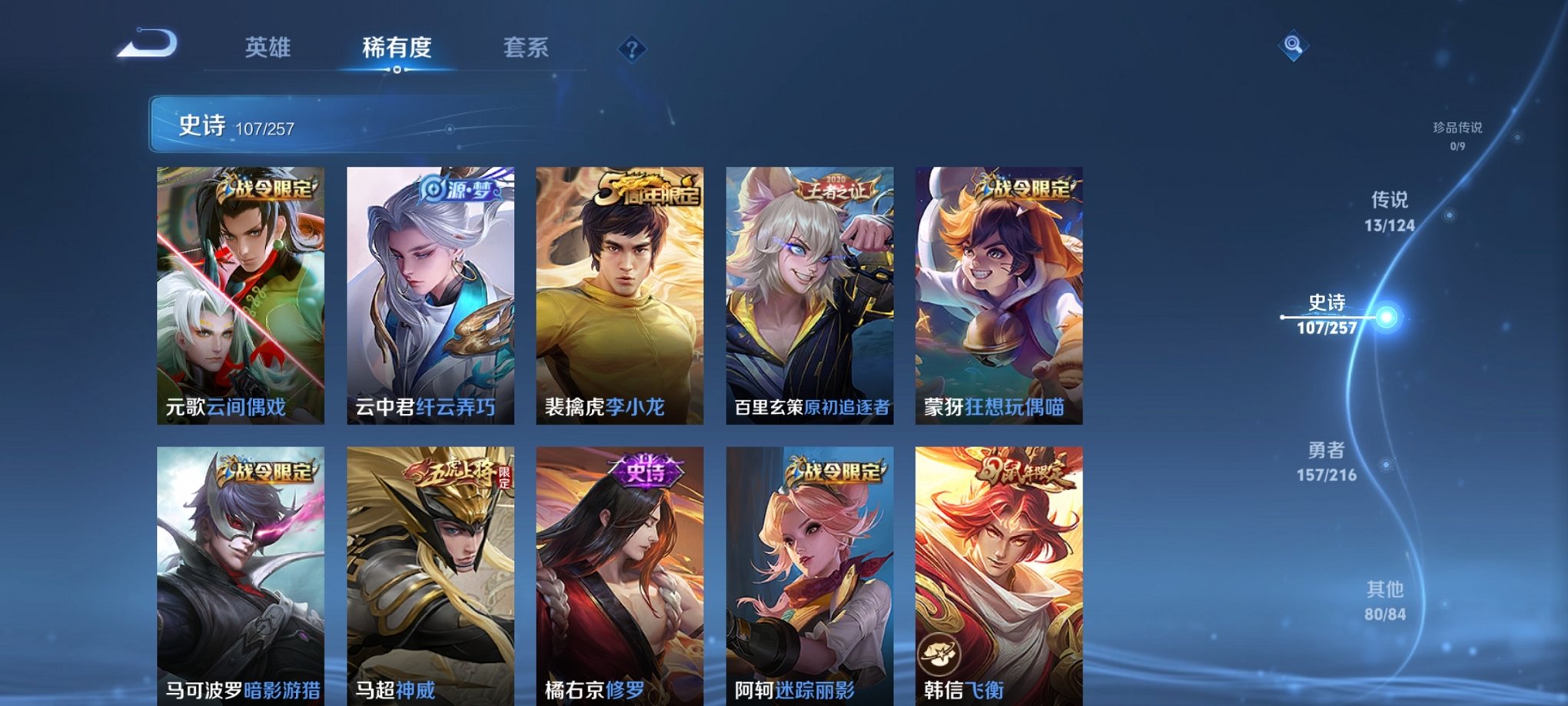Image resolution: width=1568 pixels, height=706 pixels.
Task: Open the 套系 tab
Action: click(x=526, y=48)
